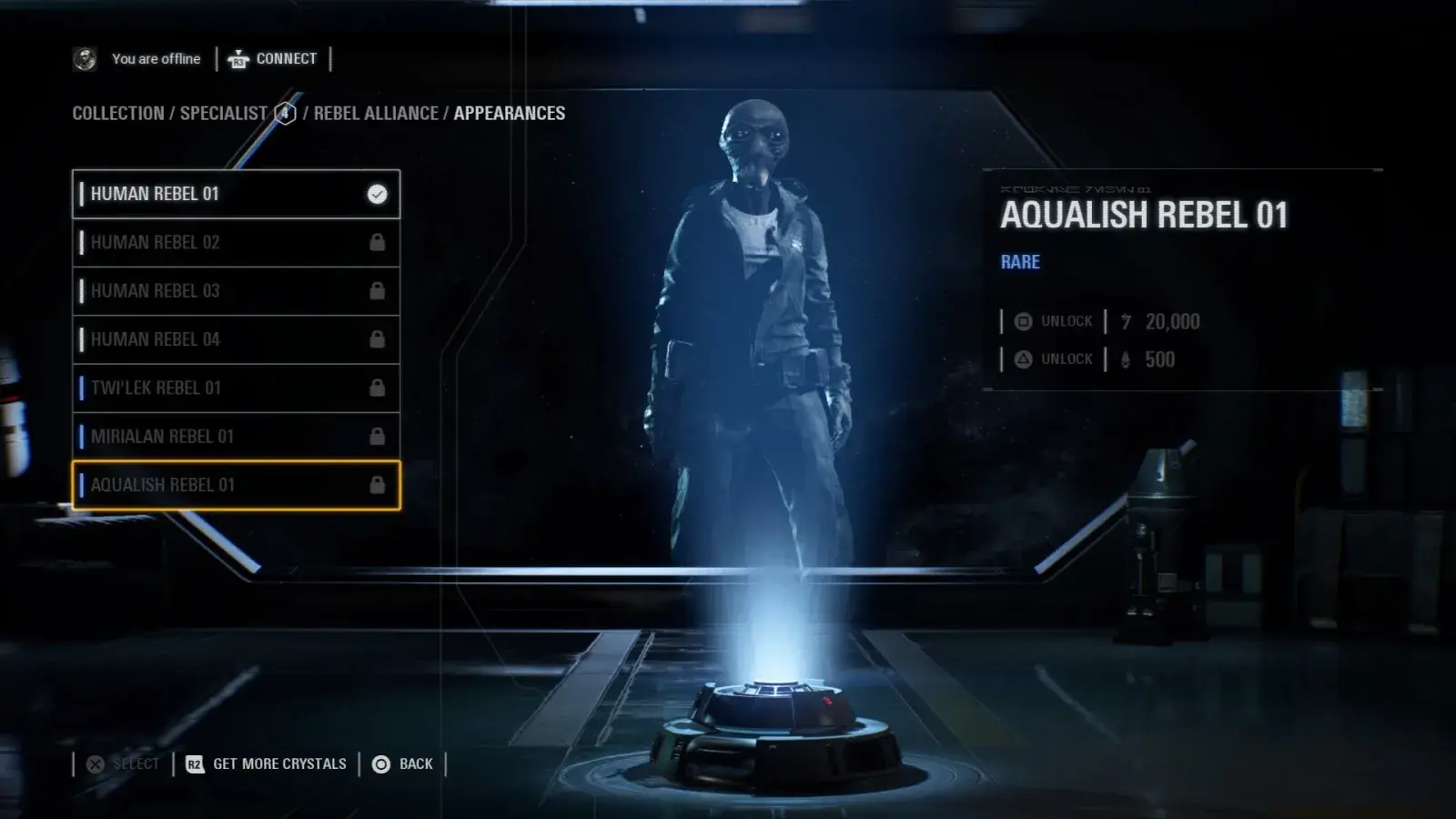
Task: Navigate to Rebel Alliance breadcrumb
Action: (376, 114)
